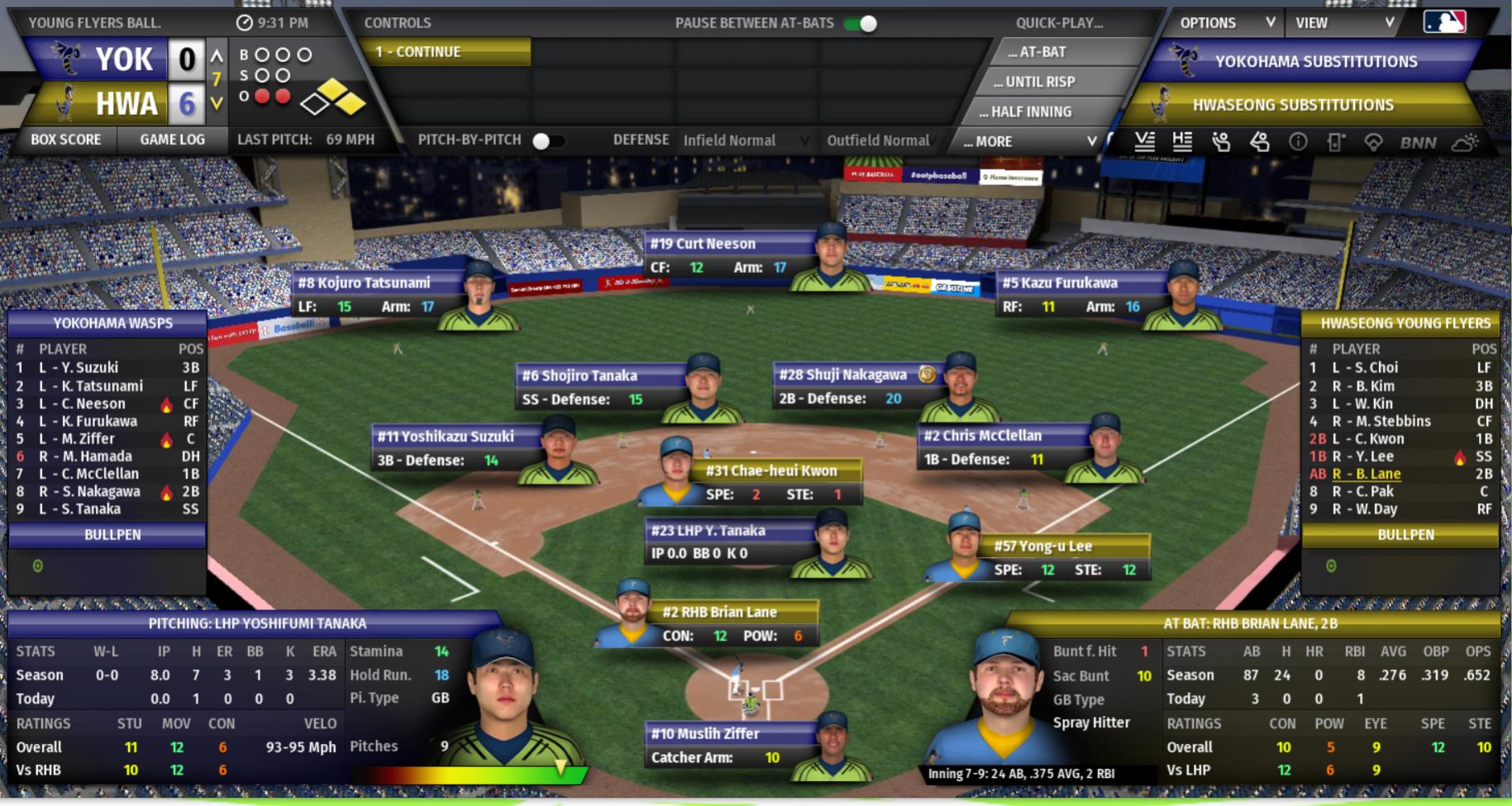Change the Outfield Normal defense setting

pos(880,141)
